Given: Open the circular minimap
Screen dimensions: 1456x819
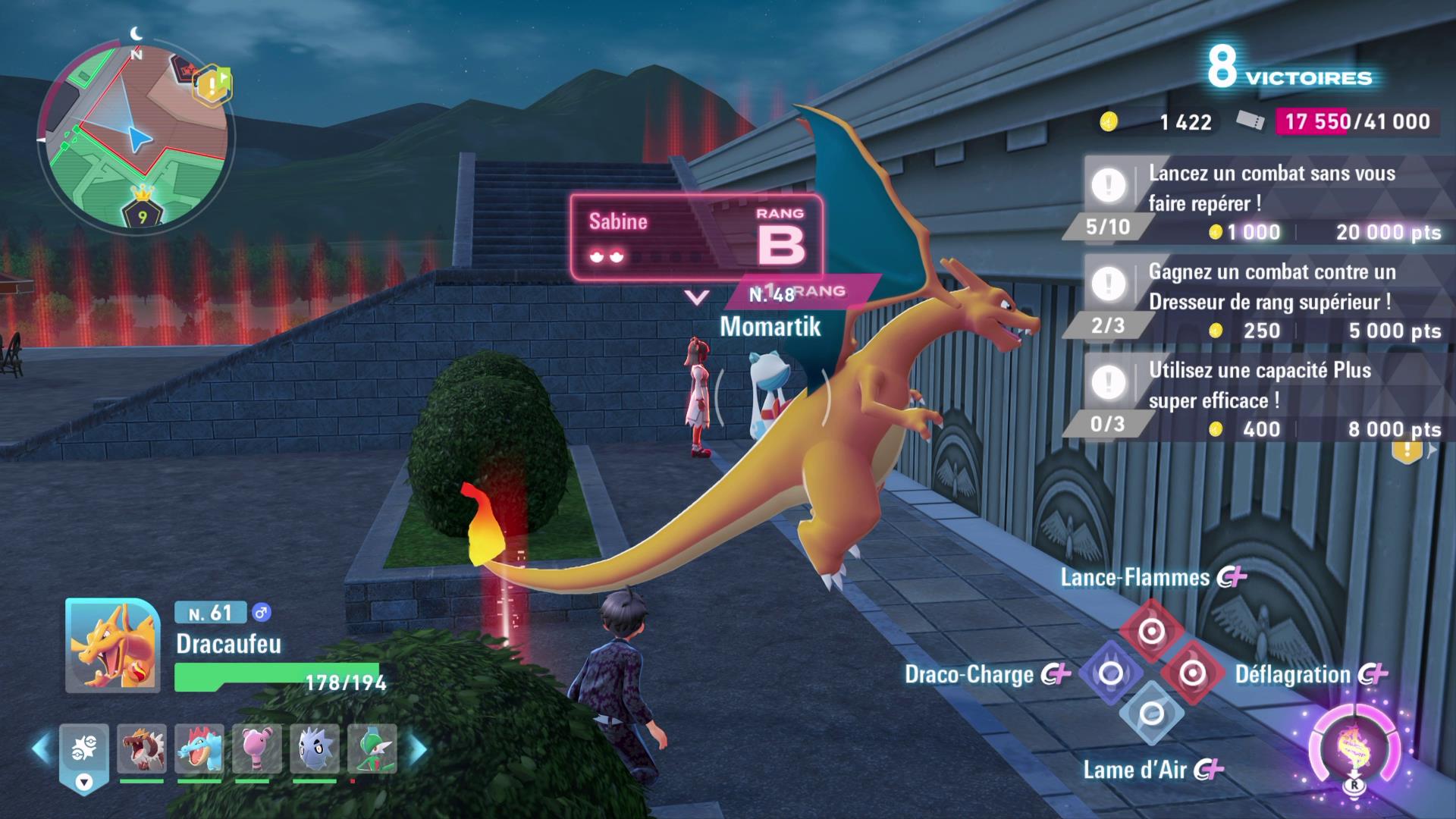Looking at the screenshot, I should click(x=136, y=136).
